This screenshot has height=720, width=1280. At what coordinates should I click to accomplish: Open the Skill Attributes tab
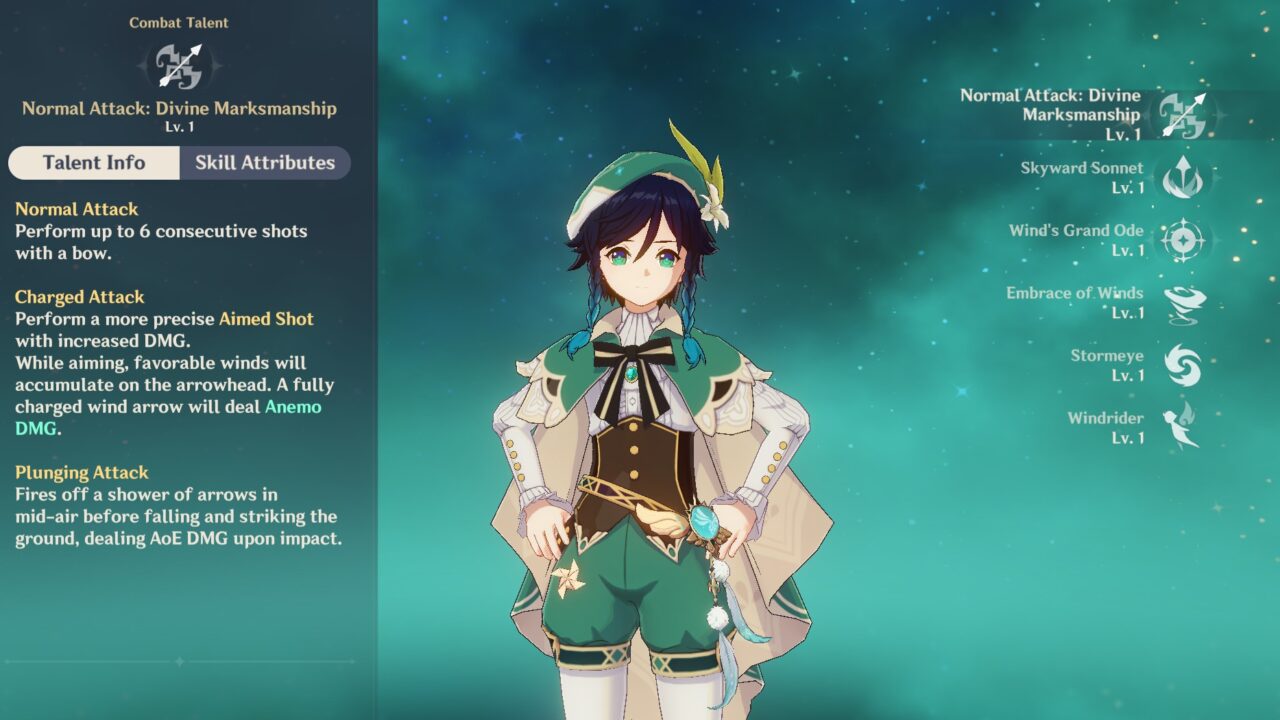click(x=265, y=163)
